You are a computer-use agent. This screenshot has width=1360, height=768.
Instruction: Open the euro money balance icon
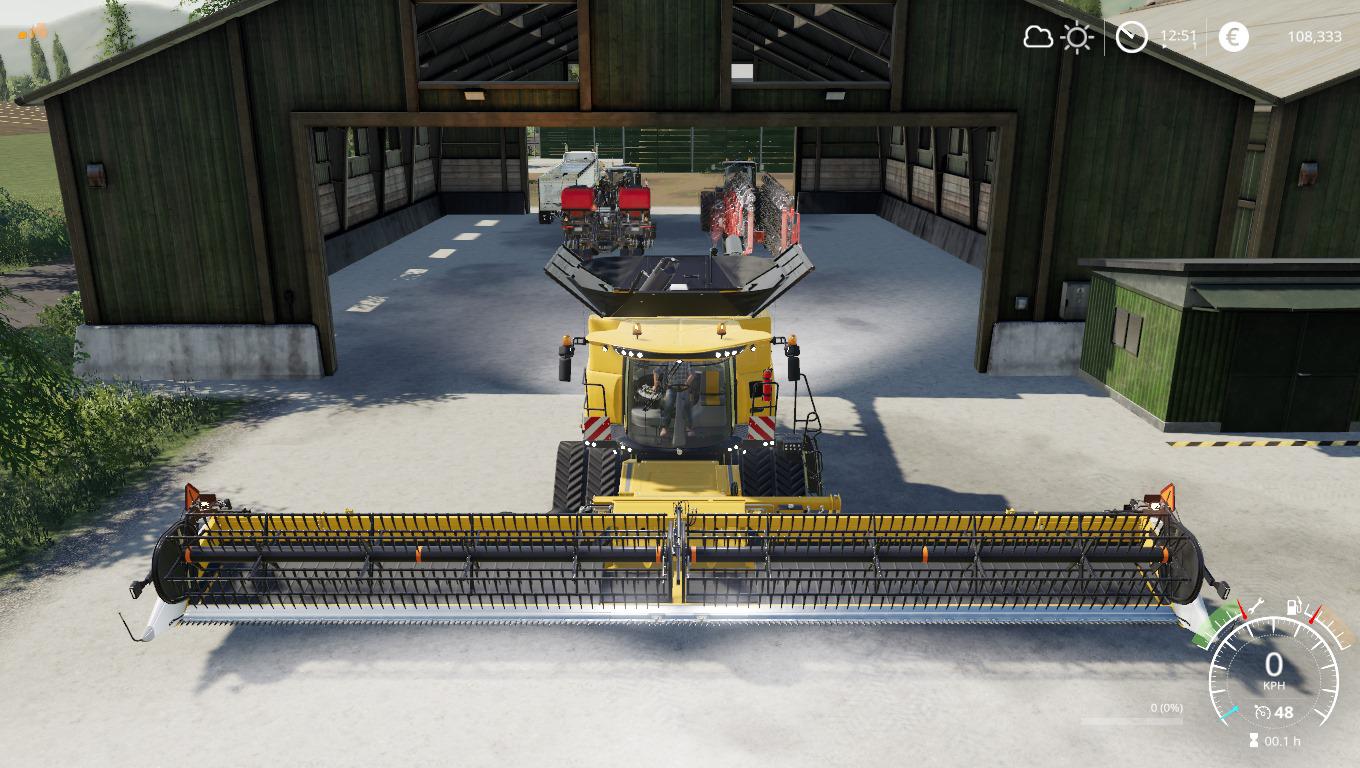click(x=1233, y=38)
